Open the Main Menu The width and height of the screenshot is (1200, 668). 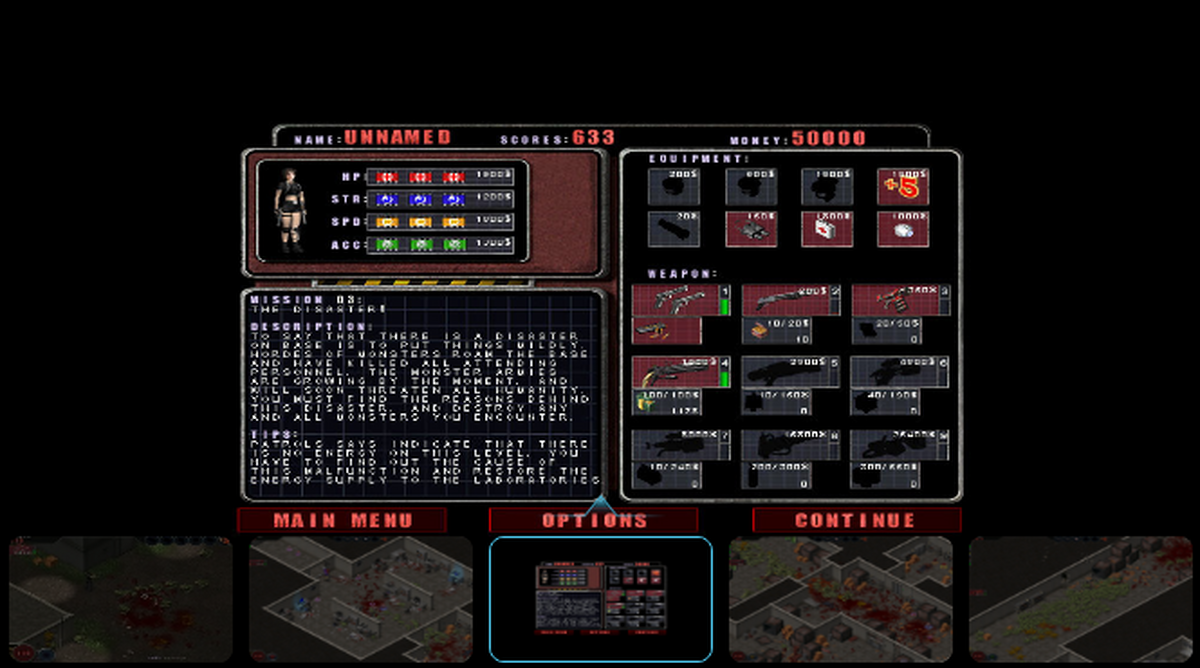pyautogui.click(x=342, y=520)
